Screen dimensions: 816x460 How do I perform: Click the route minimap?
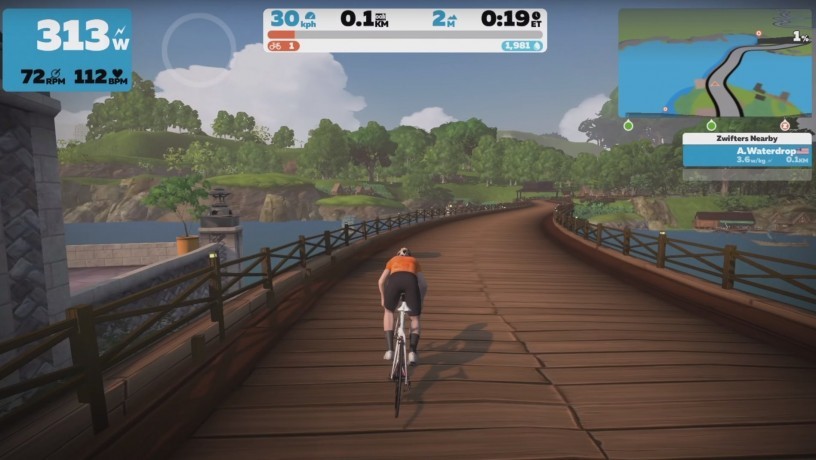click(714, 63)
